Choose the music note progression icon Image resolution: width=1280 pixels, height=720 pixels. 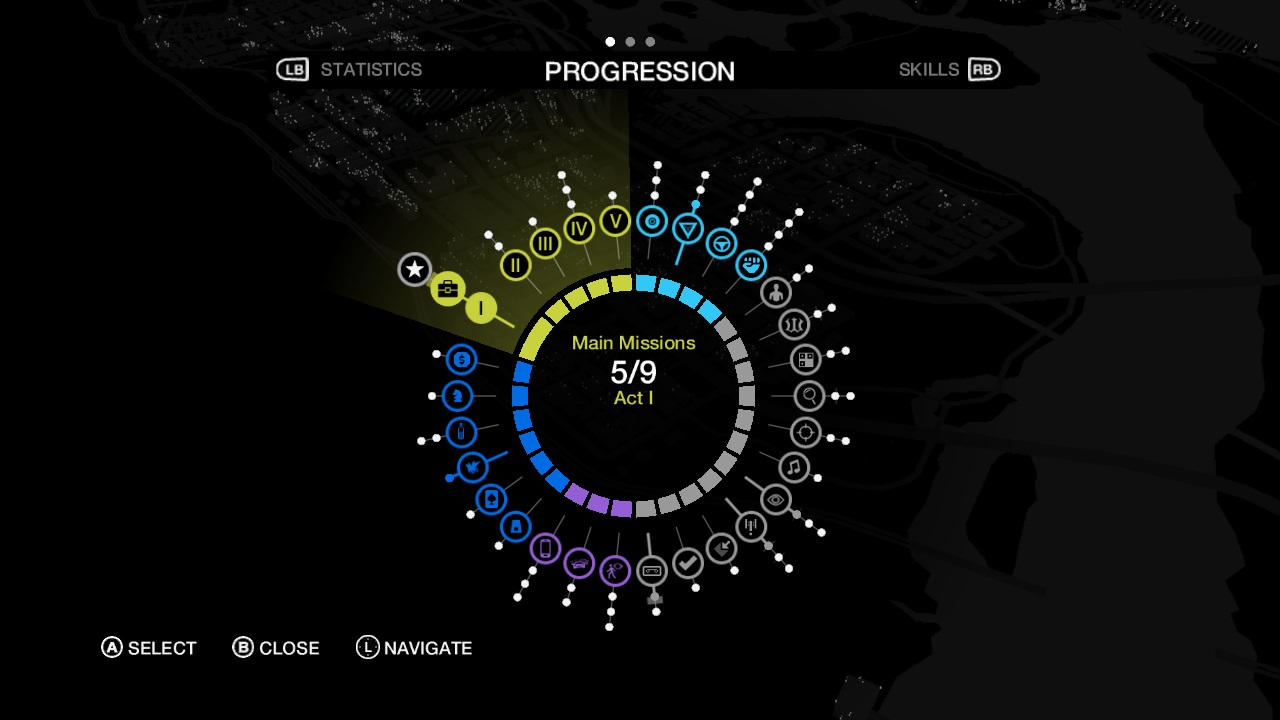coord(794,467)
